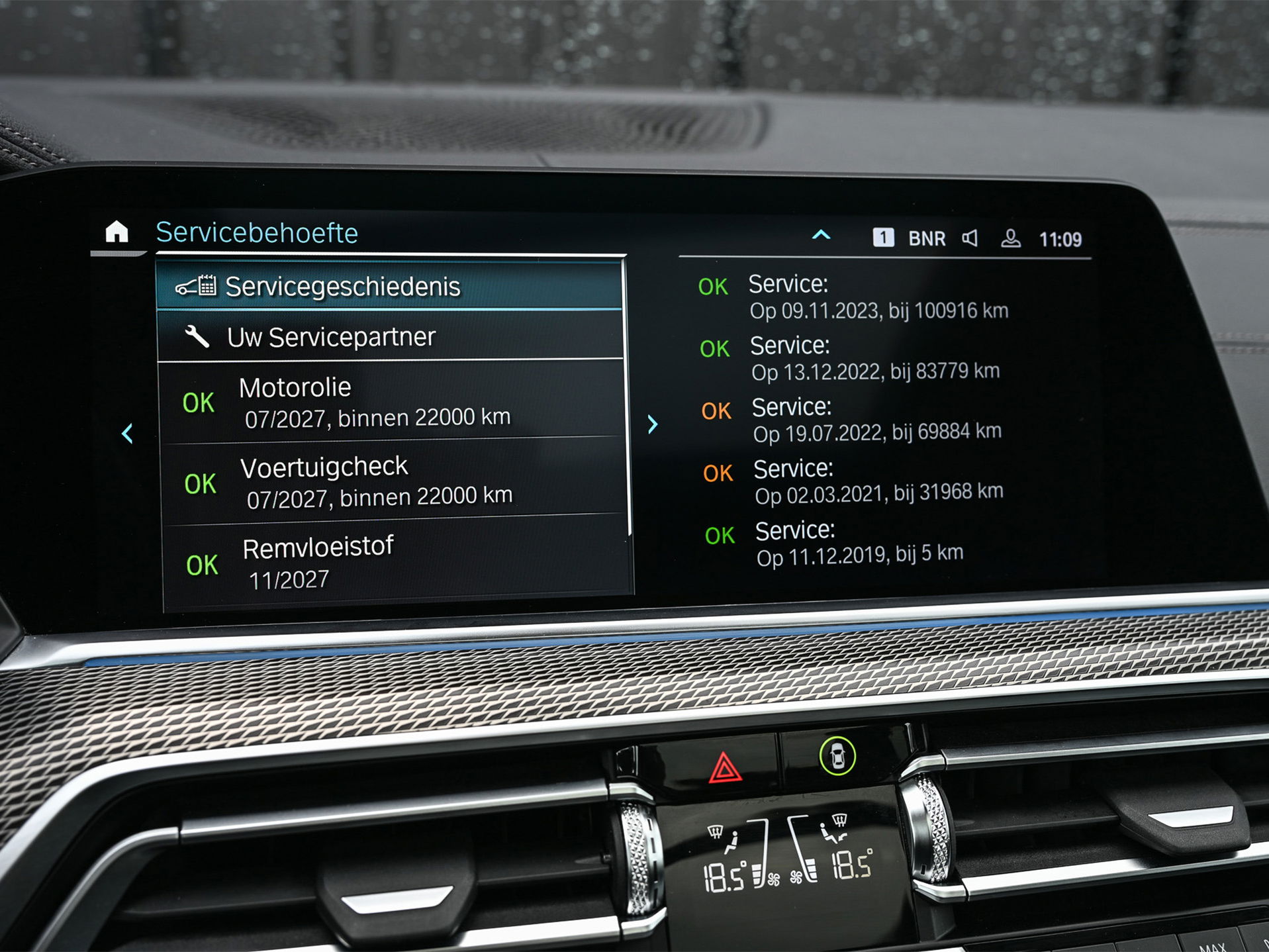This screenshot has width=1269, height=952.
Task: Open the driver profile icon
Action: (1010, 238)
